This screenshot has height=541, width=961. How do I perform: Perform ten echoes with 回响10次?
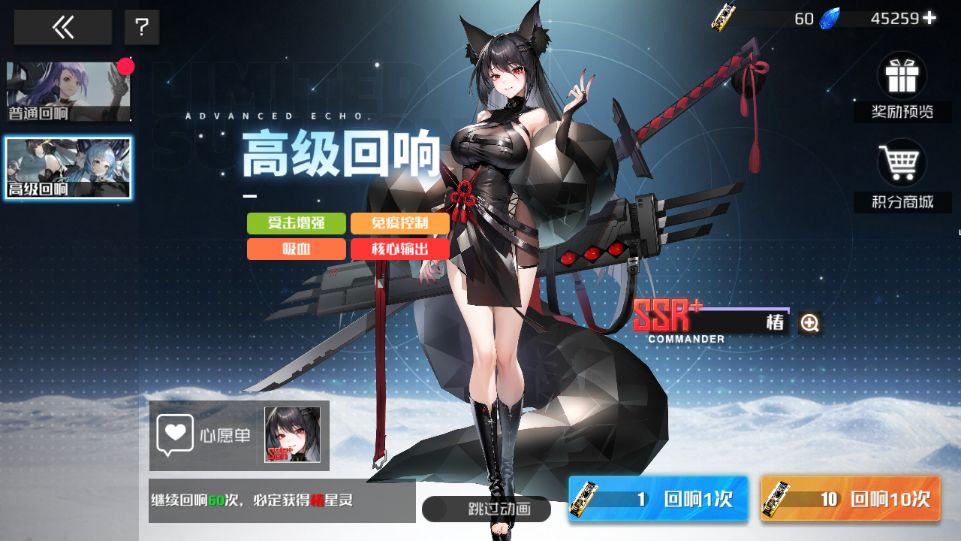[x=850, y=499]
